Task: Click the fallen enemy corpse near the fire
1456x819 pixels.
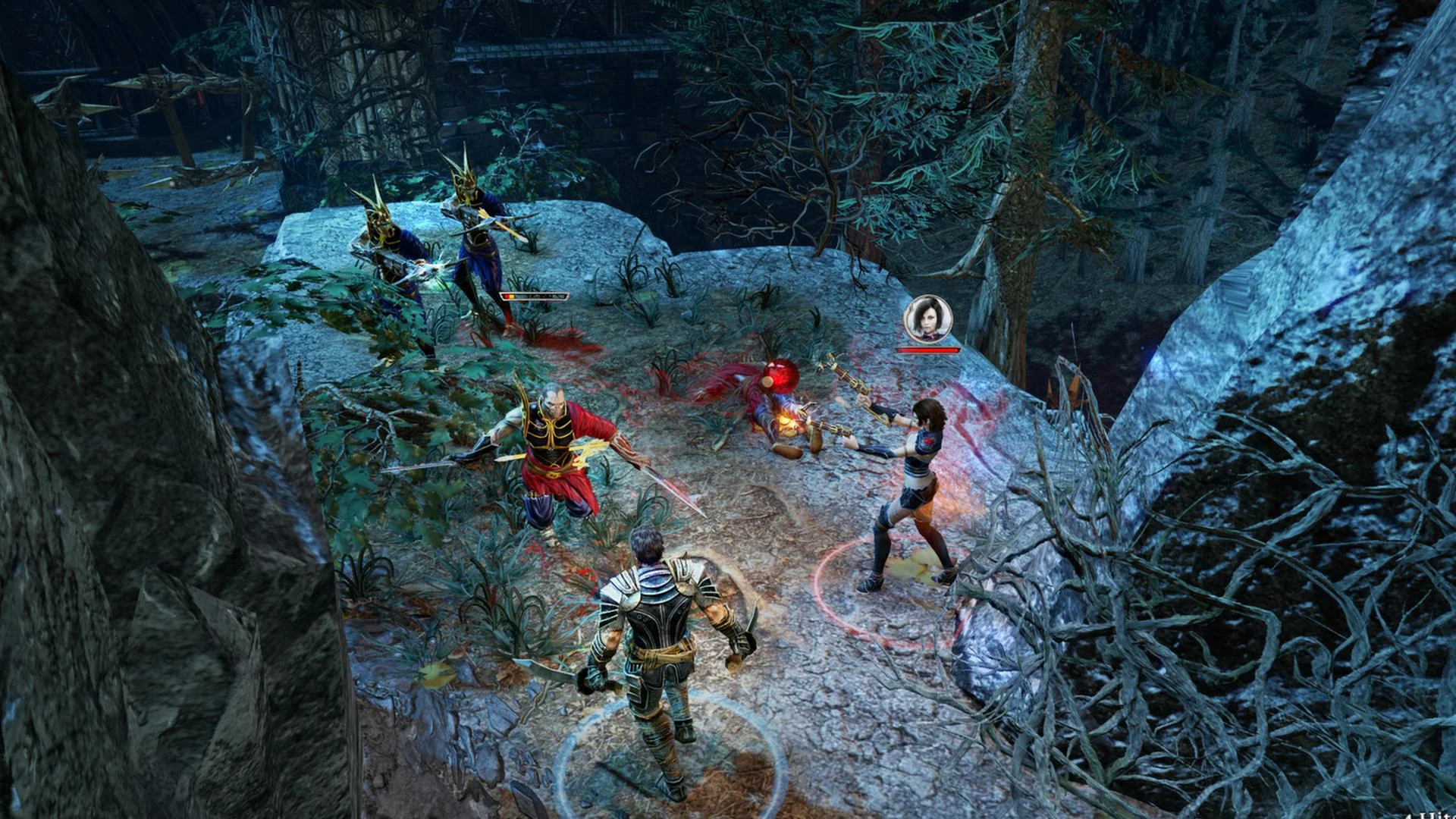Action: (x=758, y=409)
